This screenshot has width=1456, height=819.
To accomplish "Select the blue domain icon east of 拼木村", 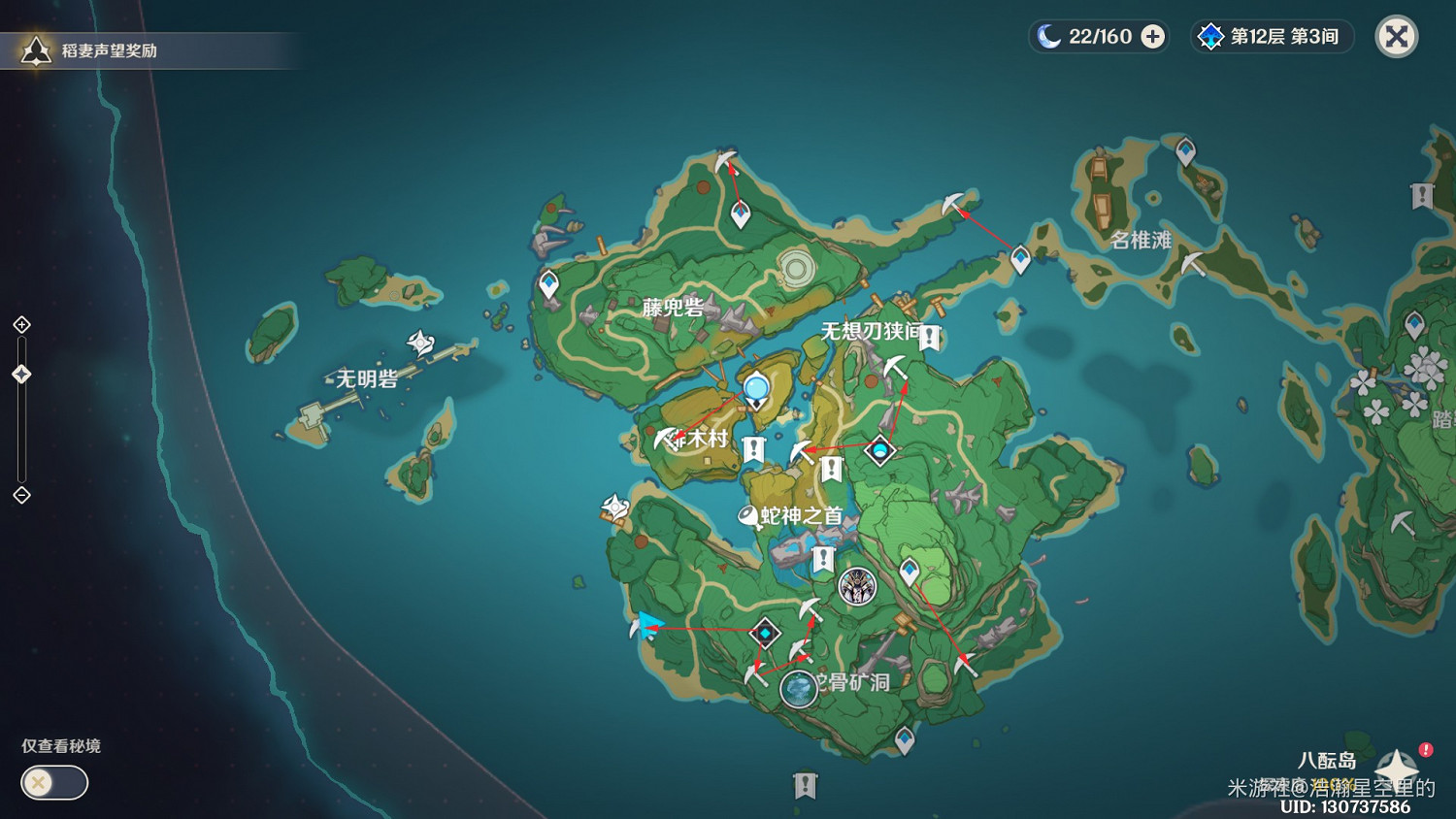I will click(x=880, y=451).
